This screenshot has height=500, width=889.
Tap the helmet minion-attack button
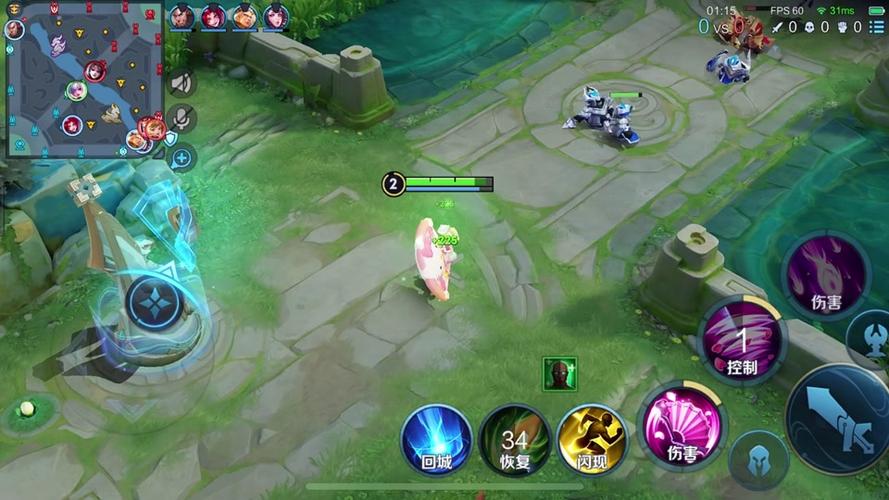pos(757,460)
